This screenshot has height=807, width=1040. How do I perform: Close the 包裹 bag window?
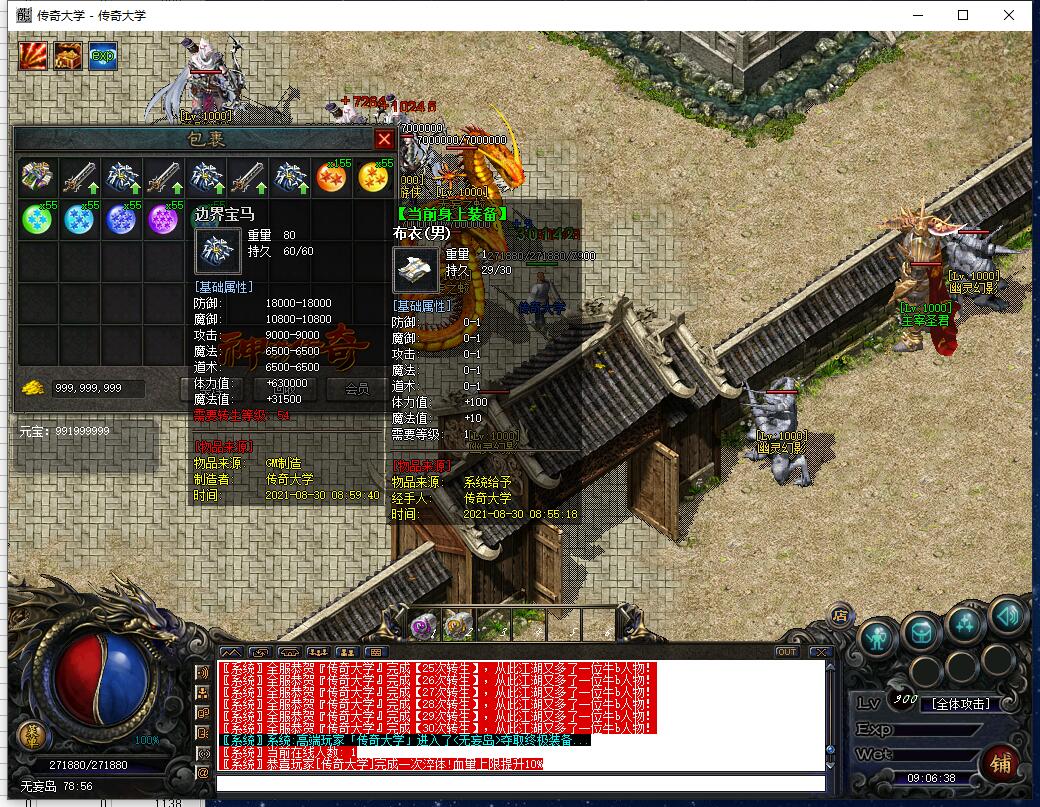[x=384, y=139]
